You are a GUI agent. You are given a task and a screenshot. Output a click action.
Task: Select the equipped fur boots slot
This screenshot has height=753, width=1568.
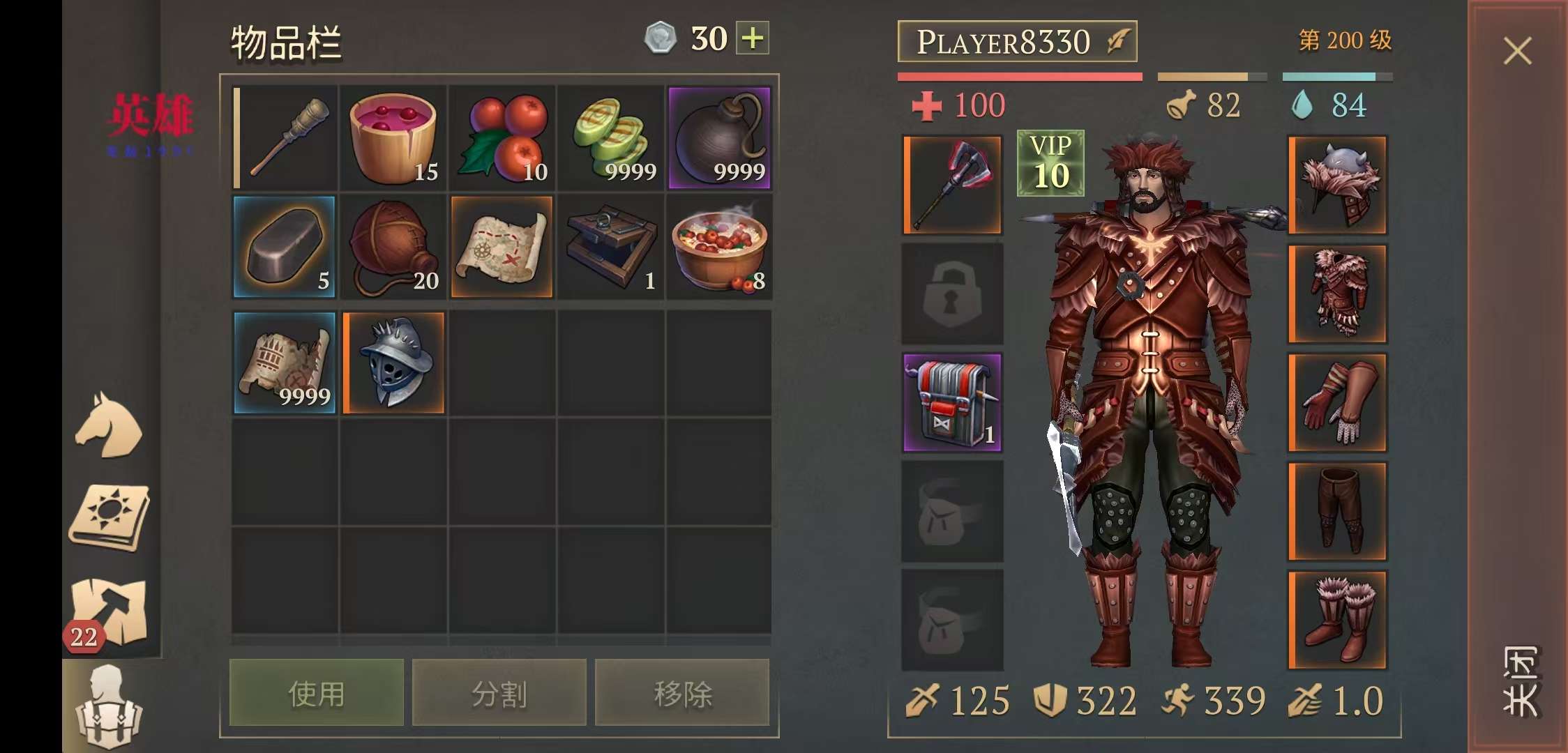[x=1337, y=620]
